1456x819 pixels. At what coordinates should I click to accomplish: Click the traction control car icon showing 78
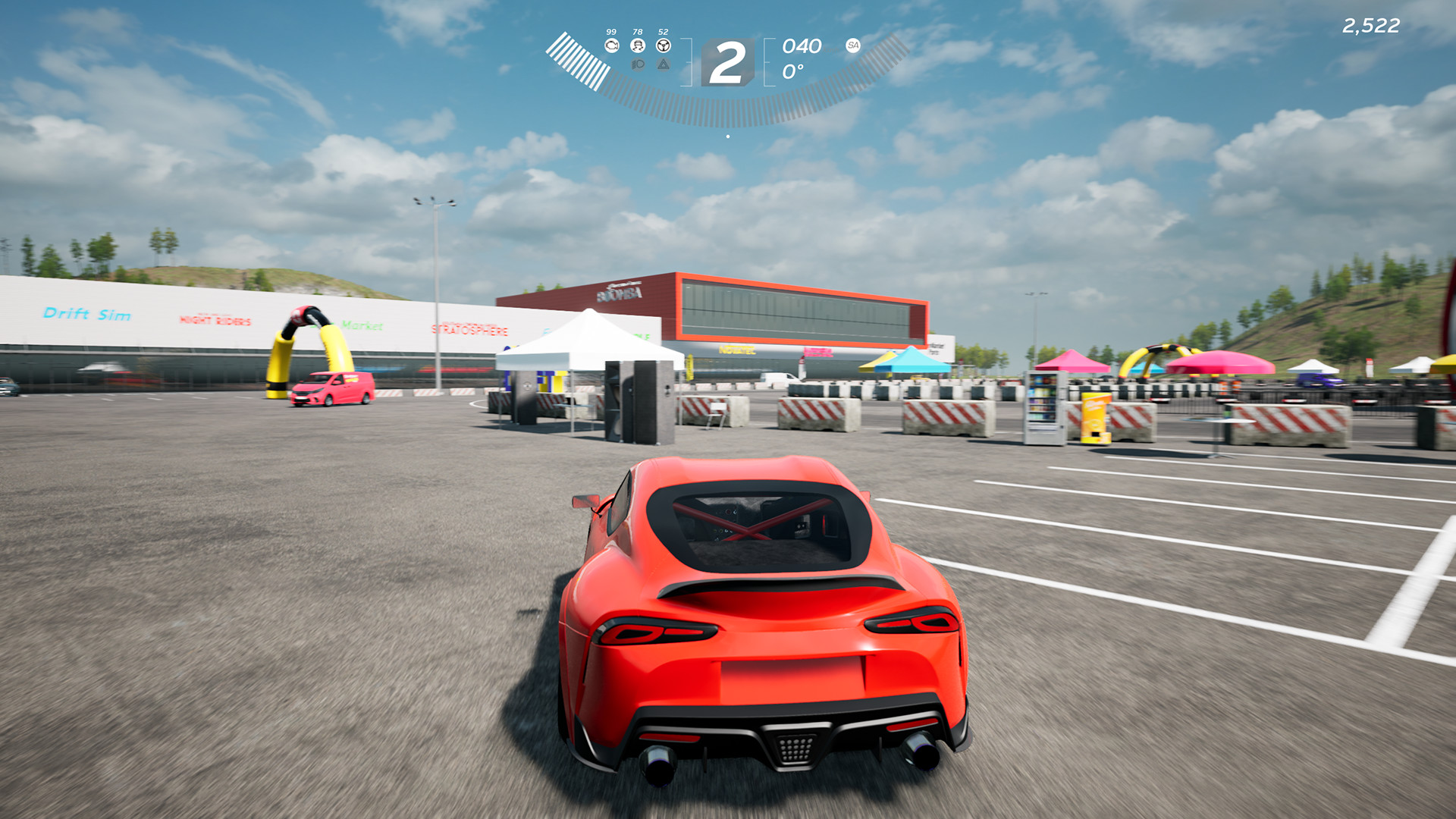[x=638, y=45]
